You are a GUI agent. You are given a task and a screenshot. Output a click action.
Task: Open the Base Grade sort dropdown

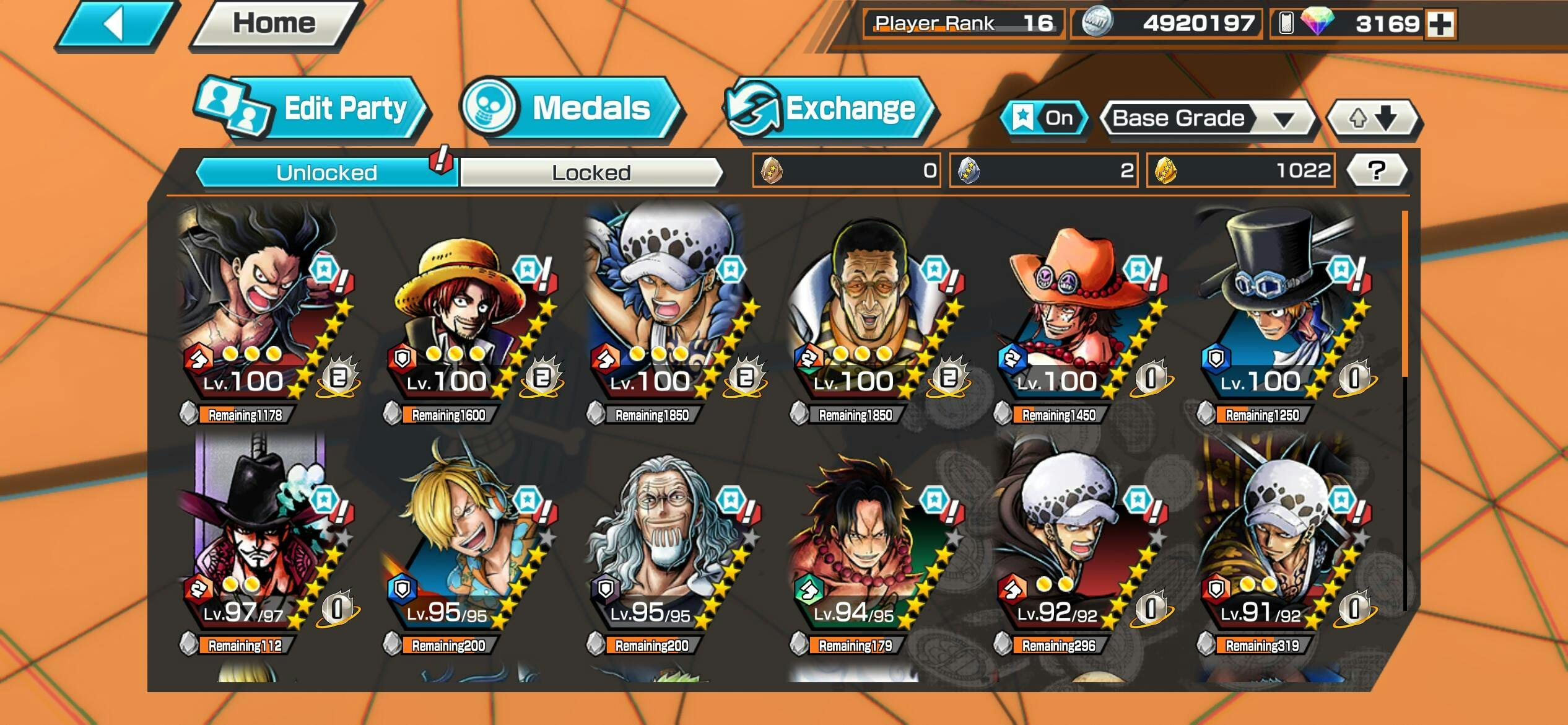pos(1206,118)
